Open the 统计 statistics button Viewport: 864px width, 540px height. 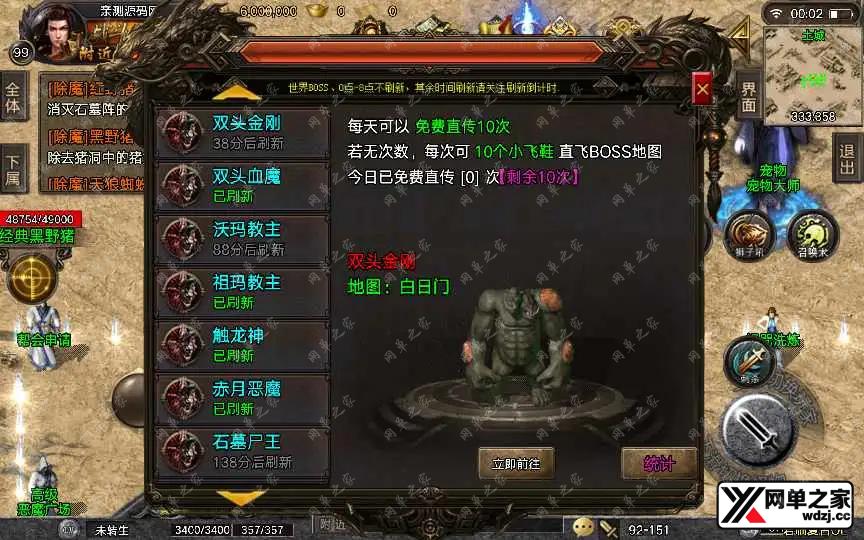click(x=659, y=464)
